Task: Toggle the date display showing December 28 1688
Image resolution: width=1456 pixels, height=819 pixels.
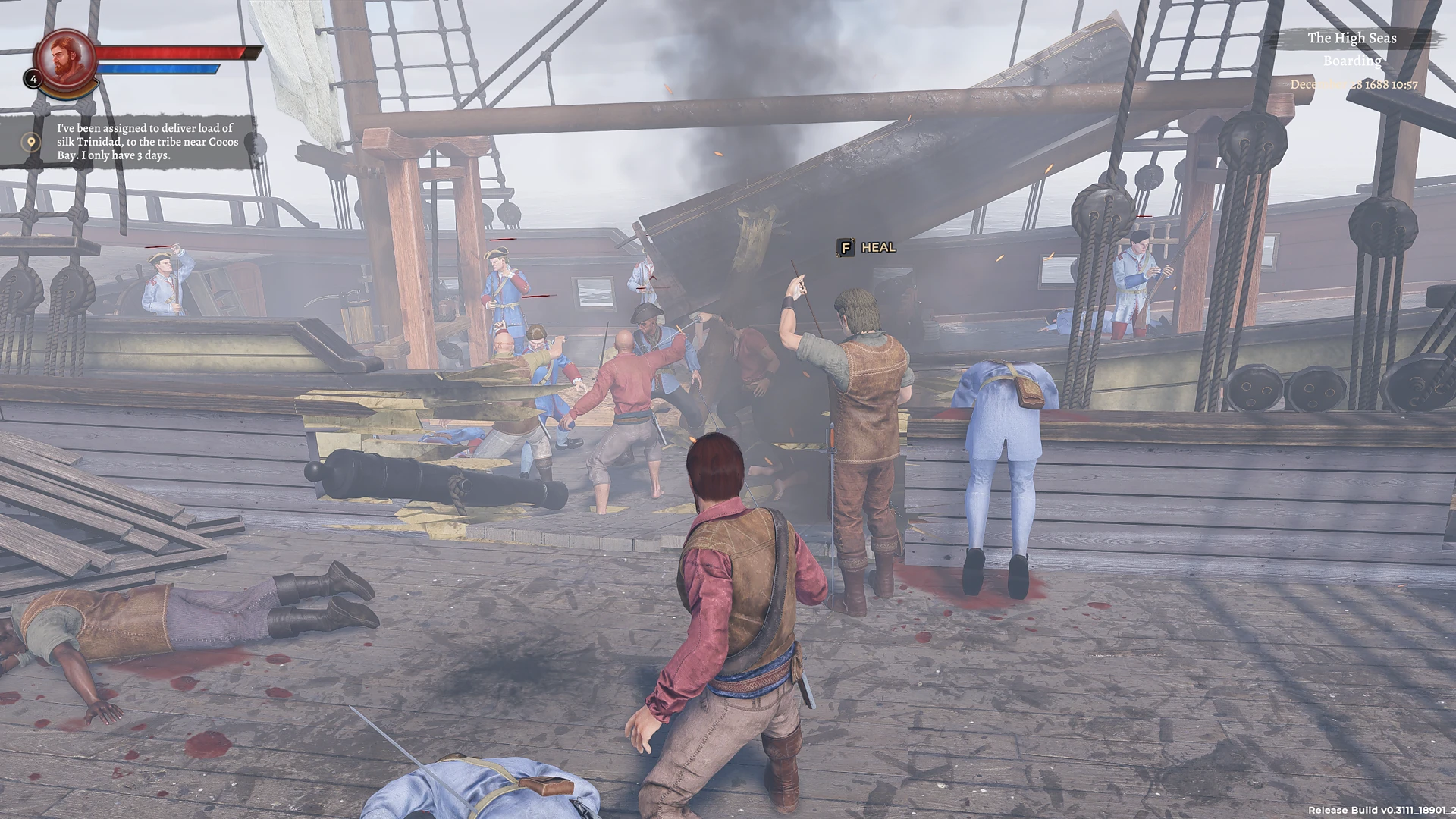Action: coord(1354,86)
